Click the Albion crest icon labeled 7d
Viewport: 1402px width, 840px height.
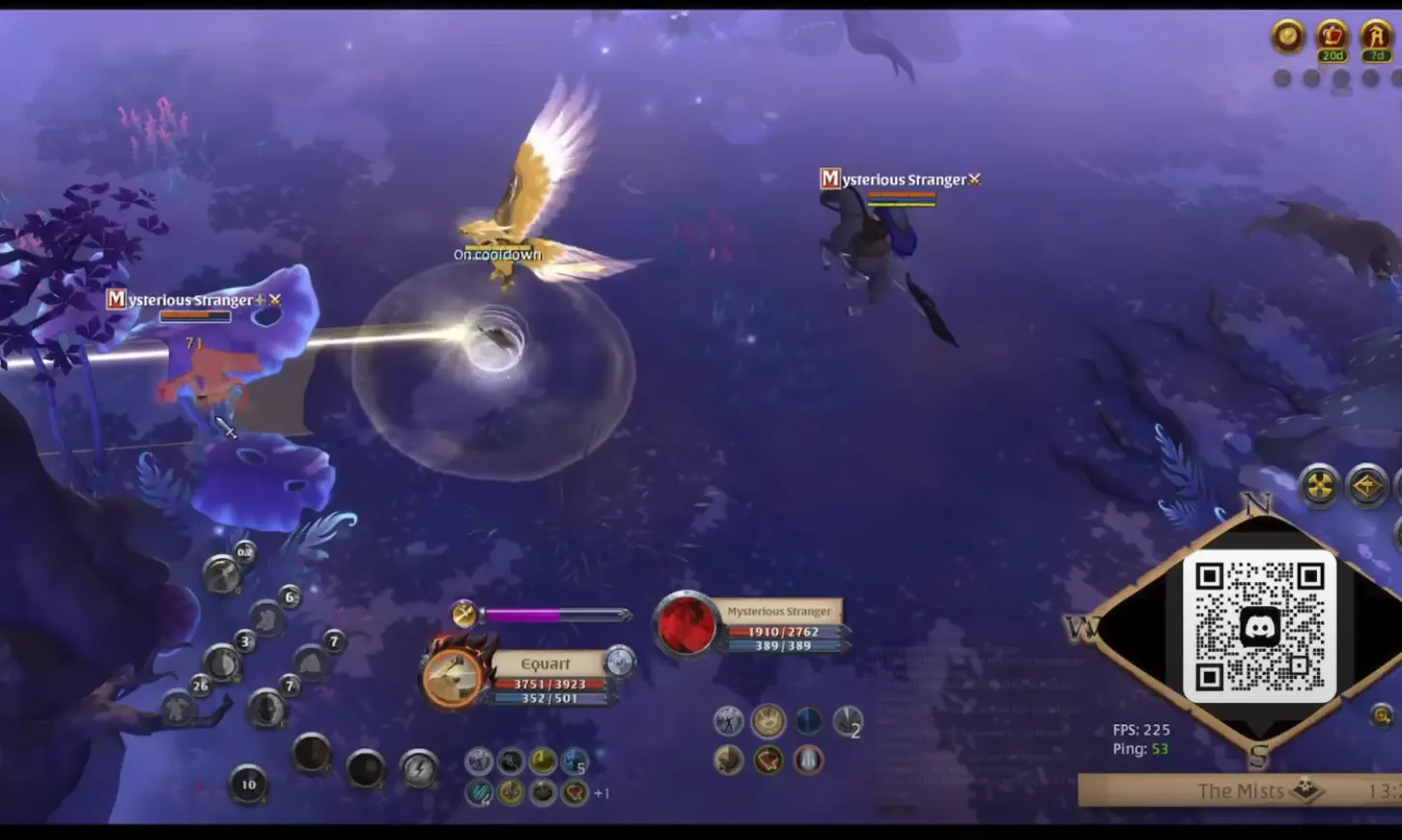click(x=1375, y=39)
